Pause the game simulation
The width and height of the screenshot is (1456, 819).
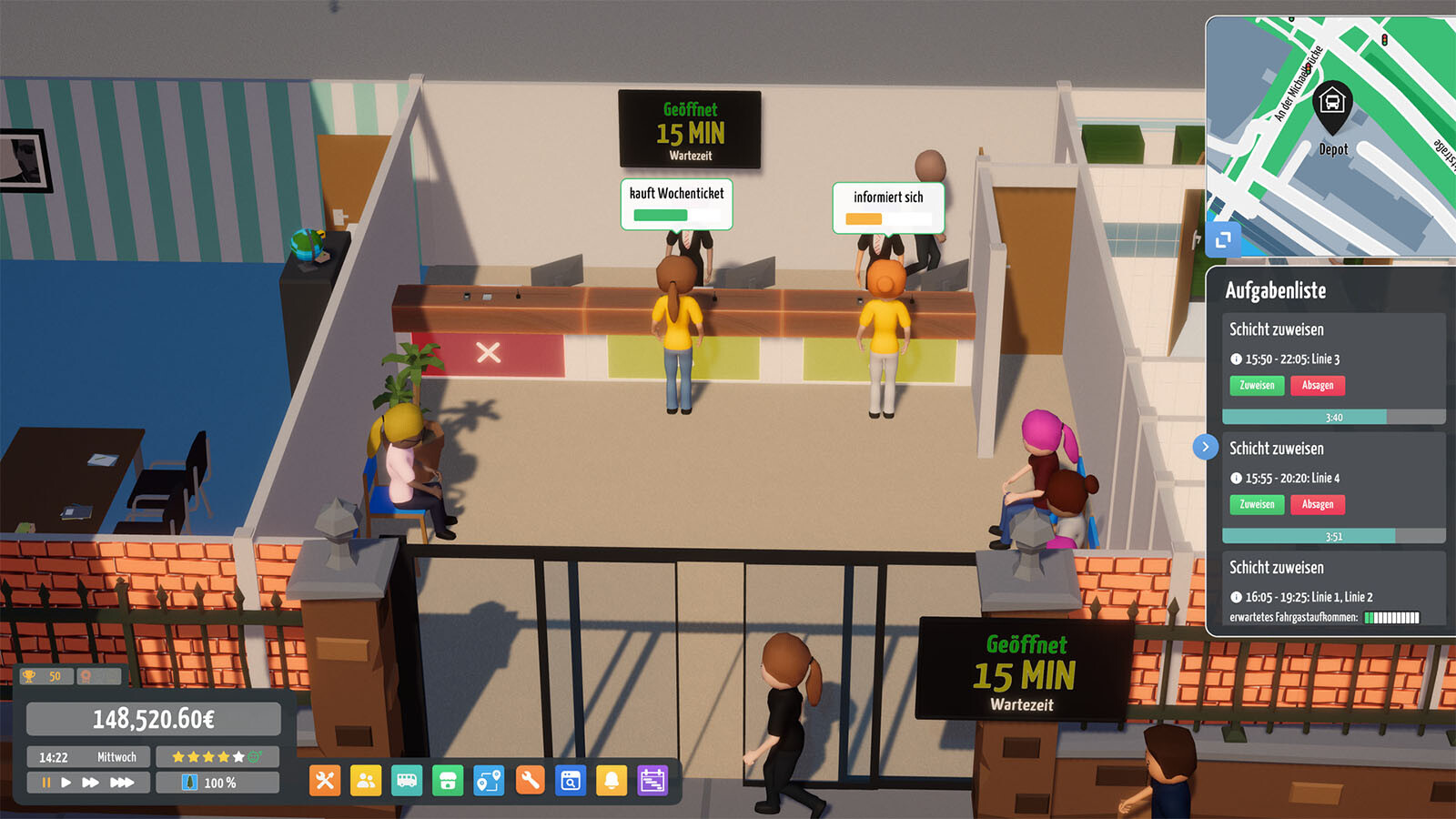[45, 783]
